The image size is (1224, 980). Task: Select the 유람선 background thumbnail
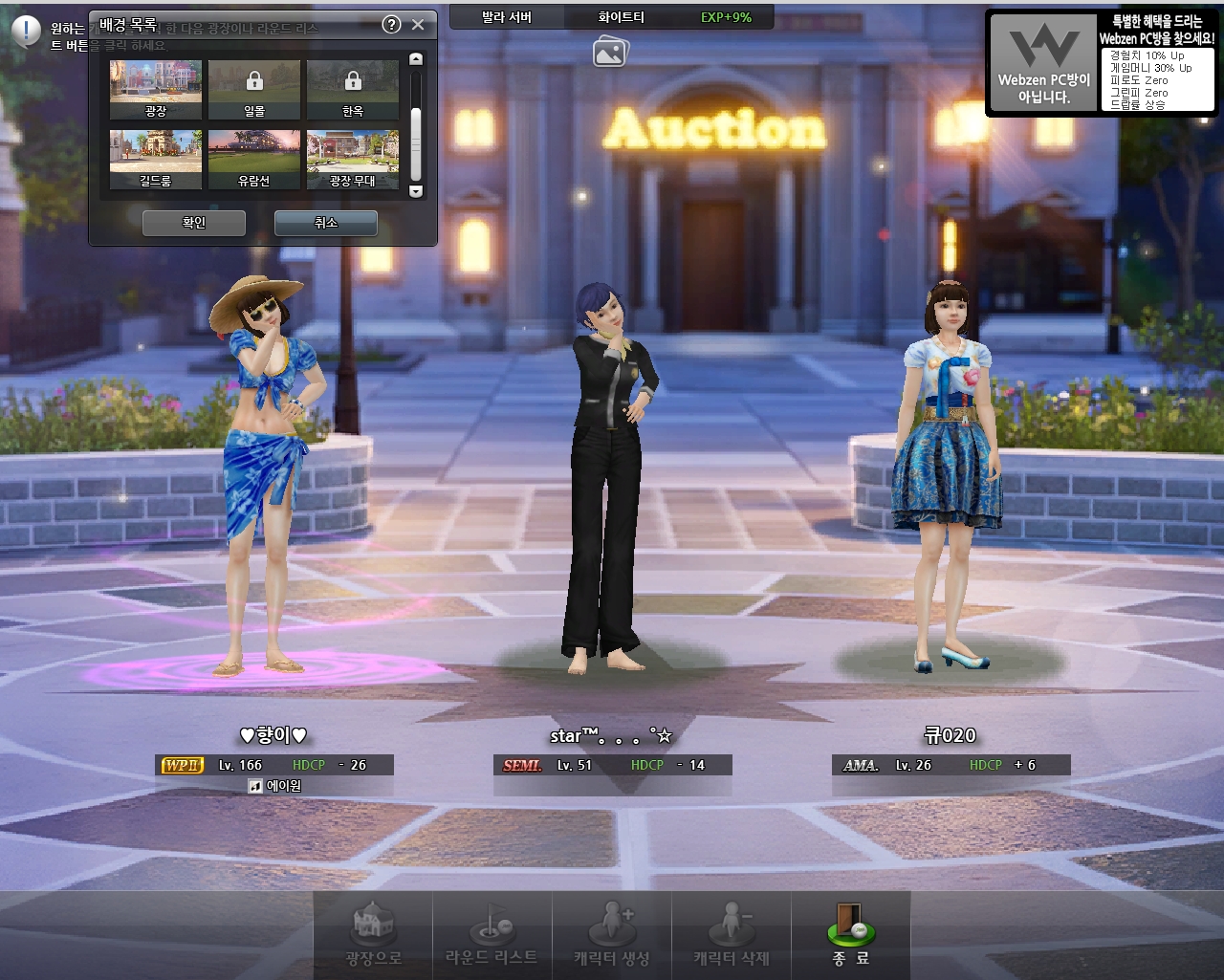[254, 159]
